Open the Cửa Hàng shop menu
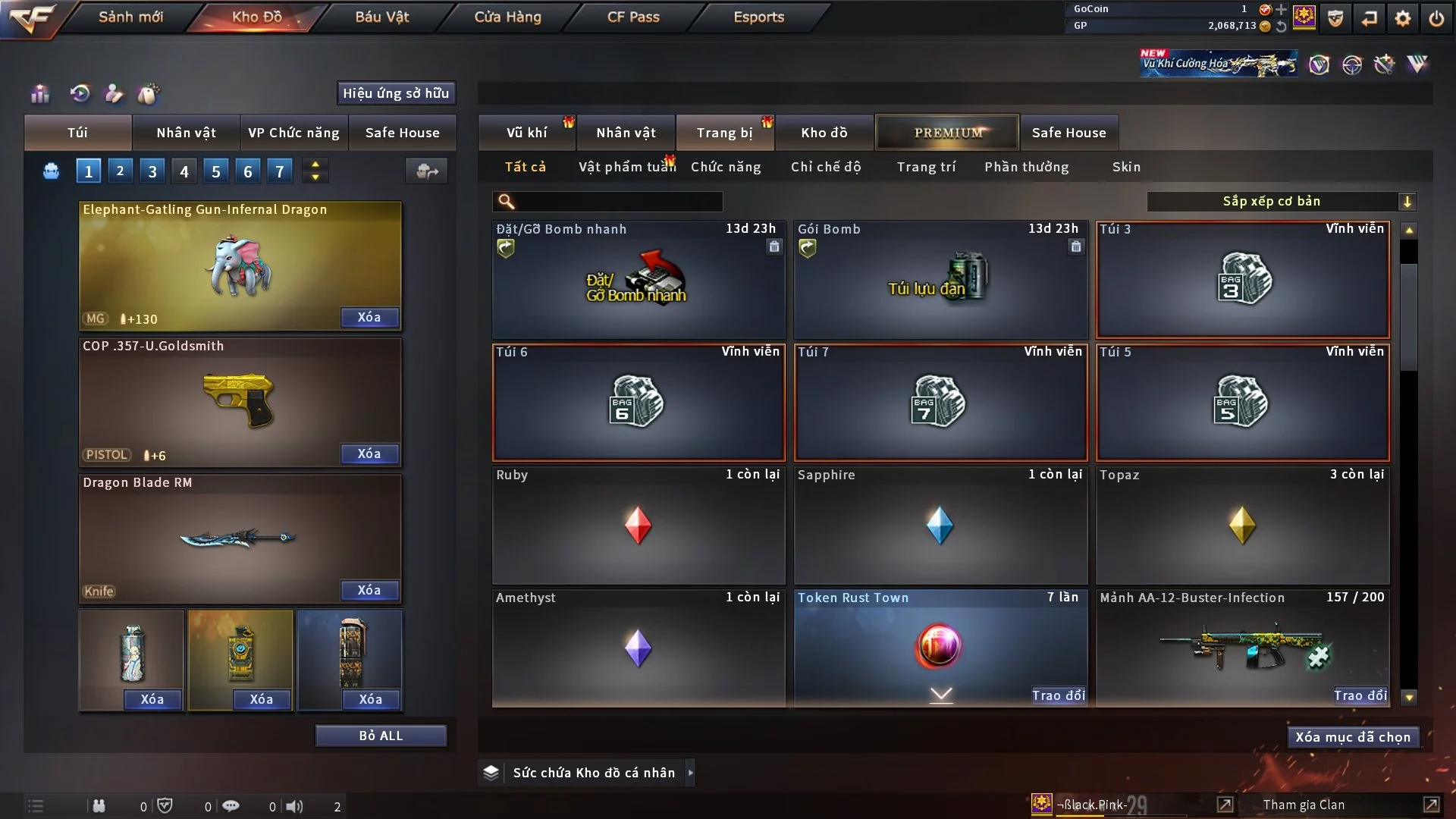1456x819 pixels. click(x=507, y=17)
